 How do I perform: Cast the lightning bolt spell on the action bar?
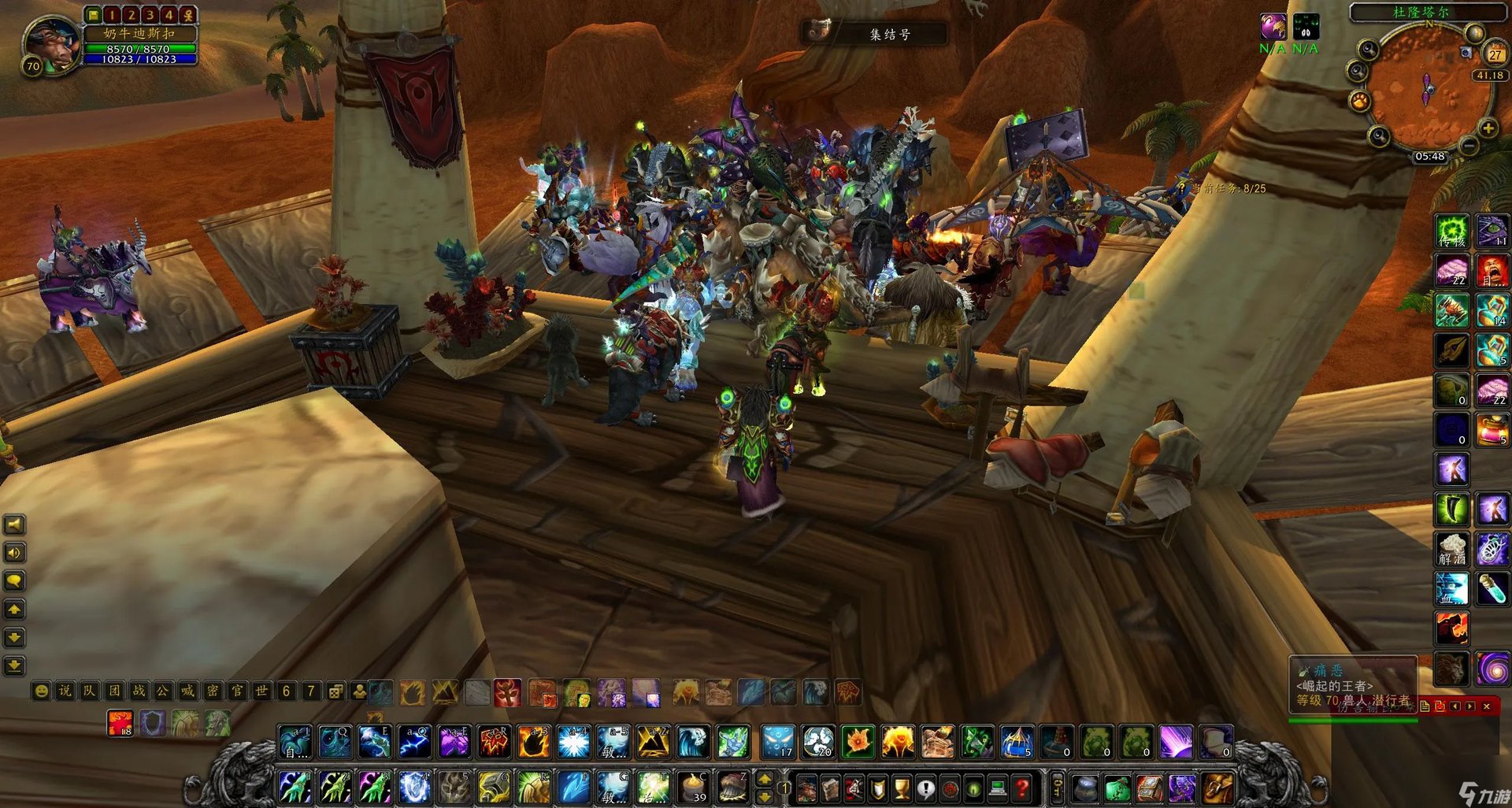click(x=414, y=742)
